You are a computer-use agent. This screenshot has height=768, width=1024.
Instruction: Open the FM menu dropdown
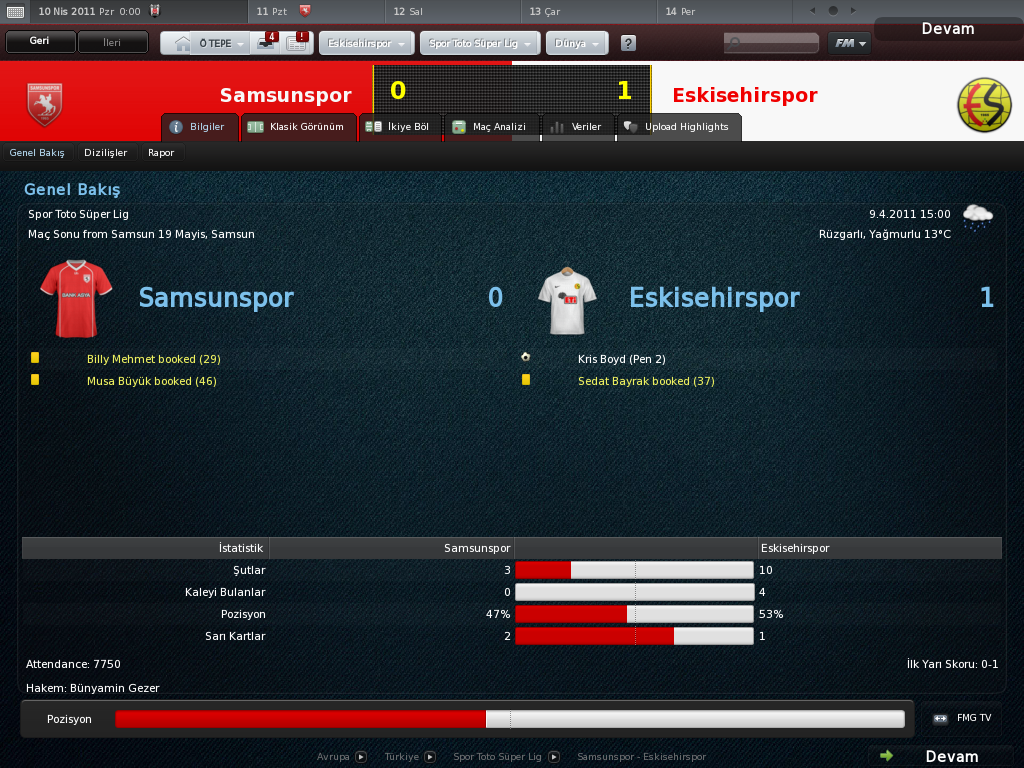click(x=848, y=44)
